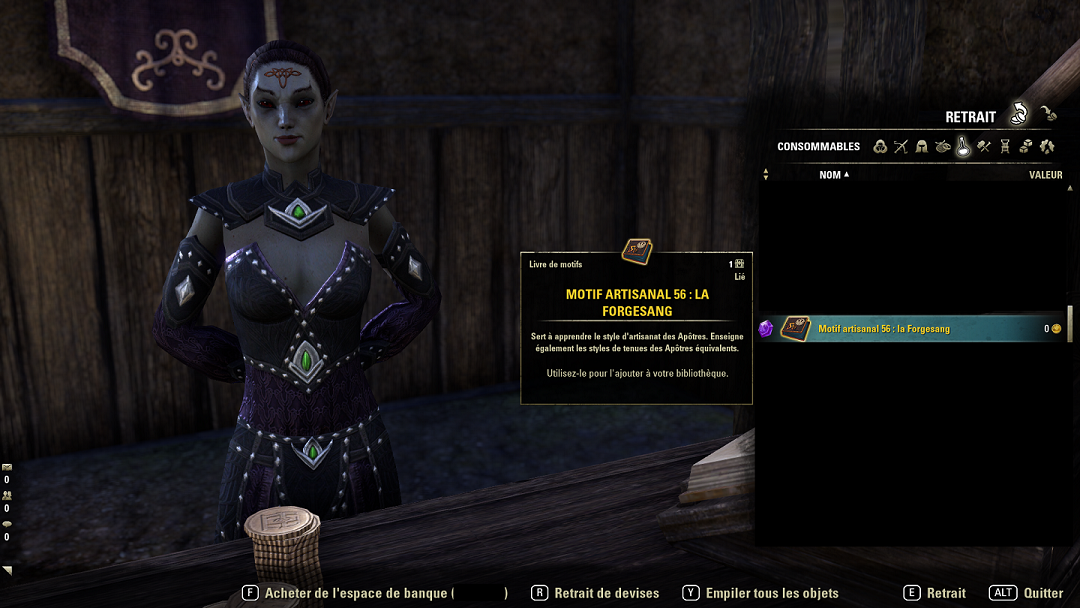The height and width of the screenshot is (608, 1080).
Task: Switch to the Retrait withdraw tab
Action: point(1018,115)
